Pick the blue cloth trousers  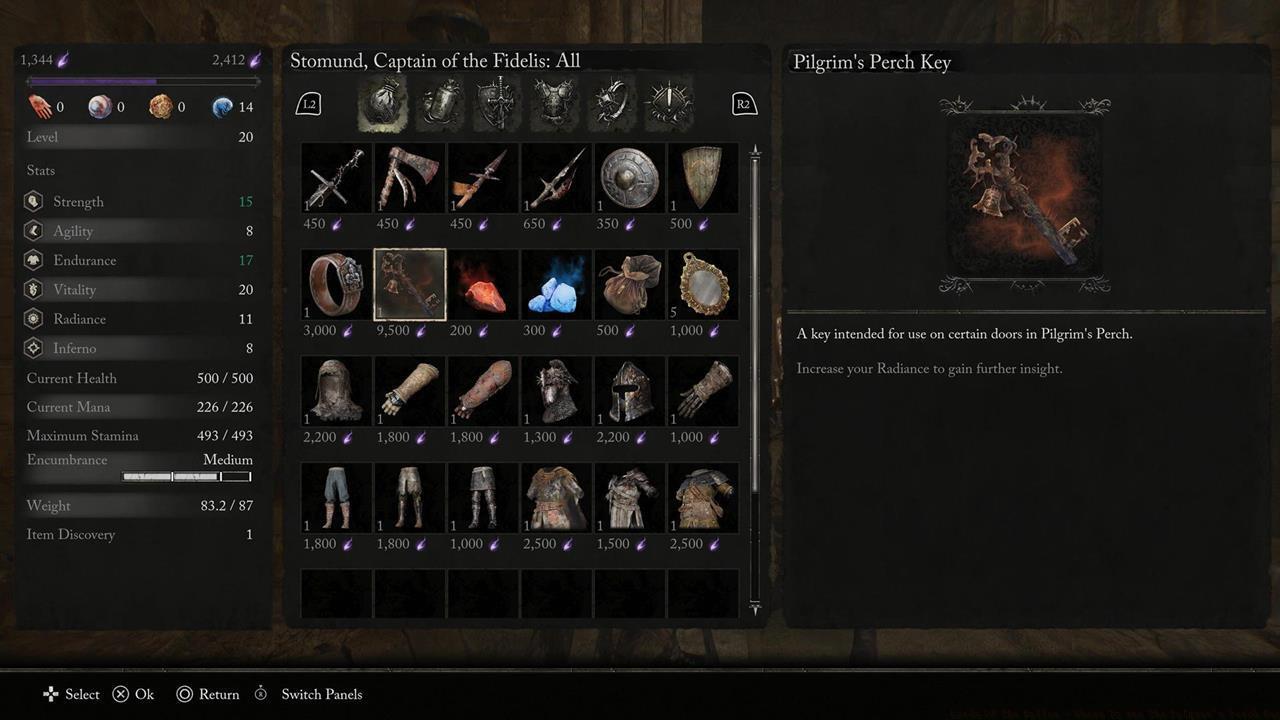[x=337, y=498]
